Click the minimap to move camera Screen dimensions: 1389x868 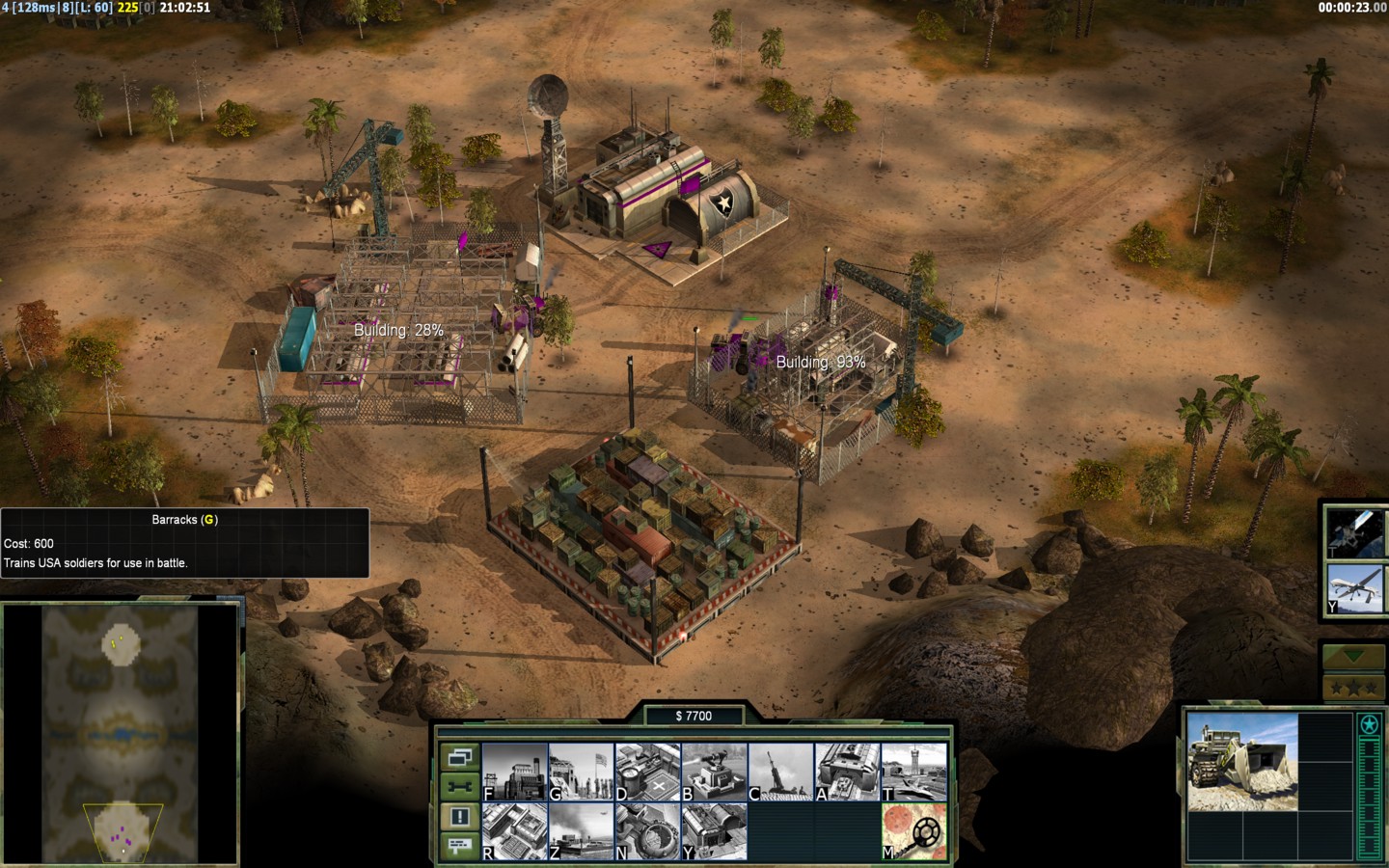(x=121, y=733)
